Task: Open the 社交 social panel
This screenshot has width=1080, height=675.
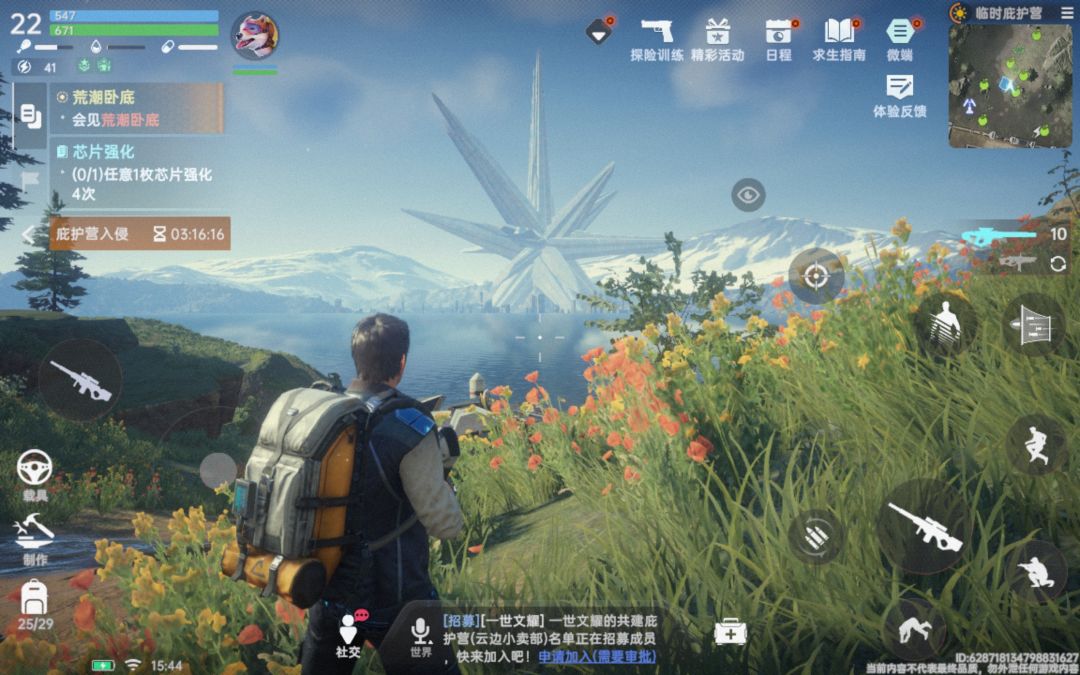Action: point(348,634)
